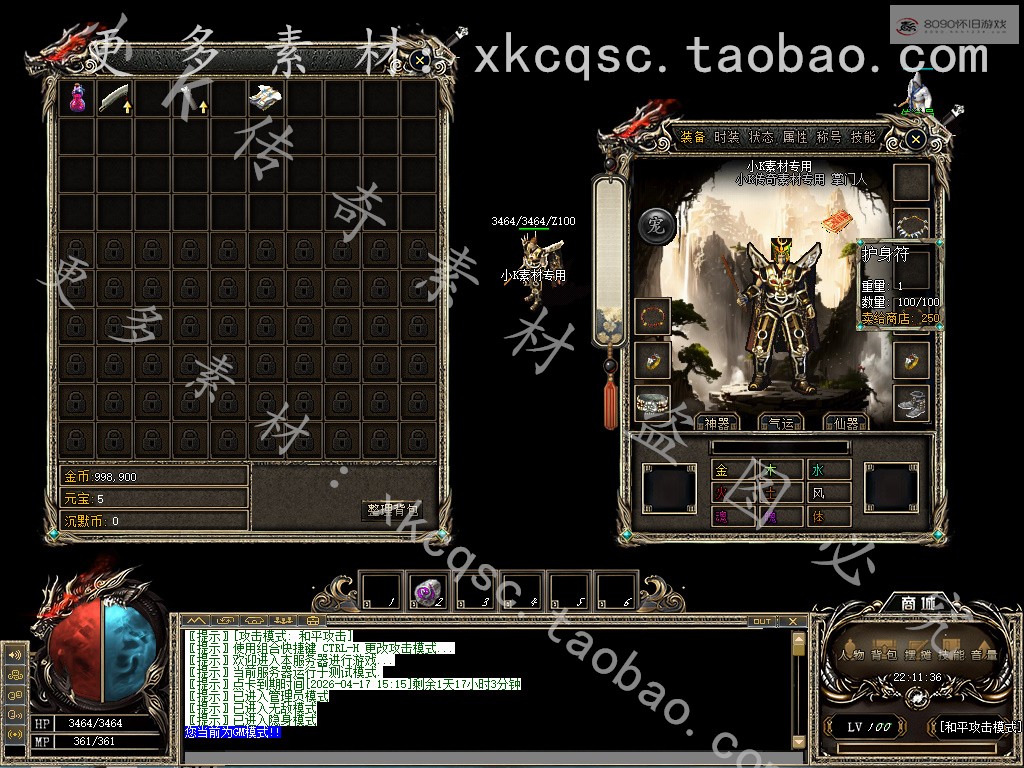Select the equipped boots slot

(x=911, y=403)
